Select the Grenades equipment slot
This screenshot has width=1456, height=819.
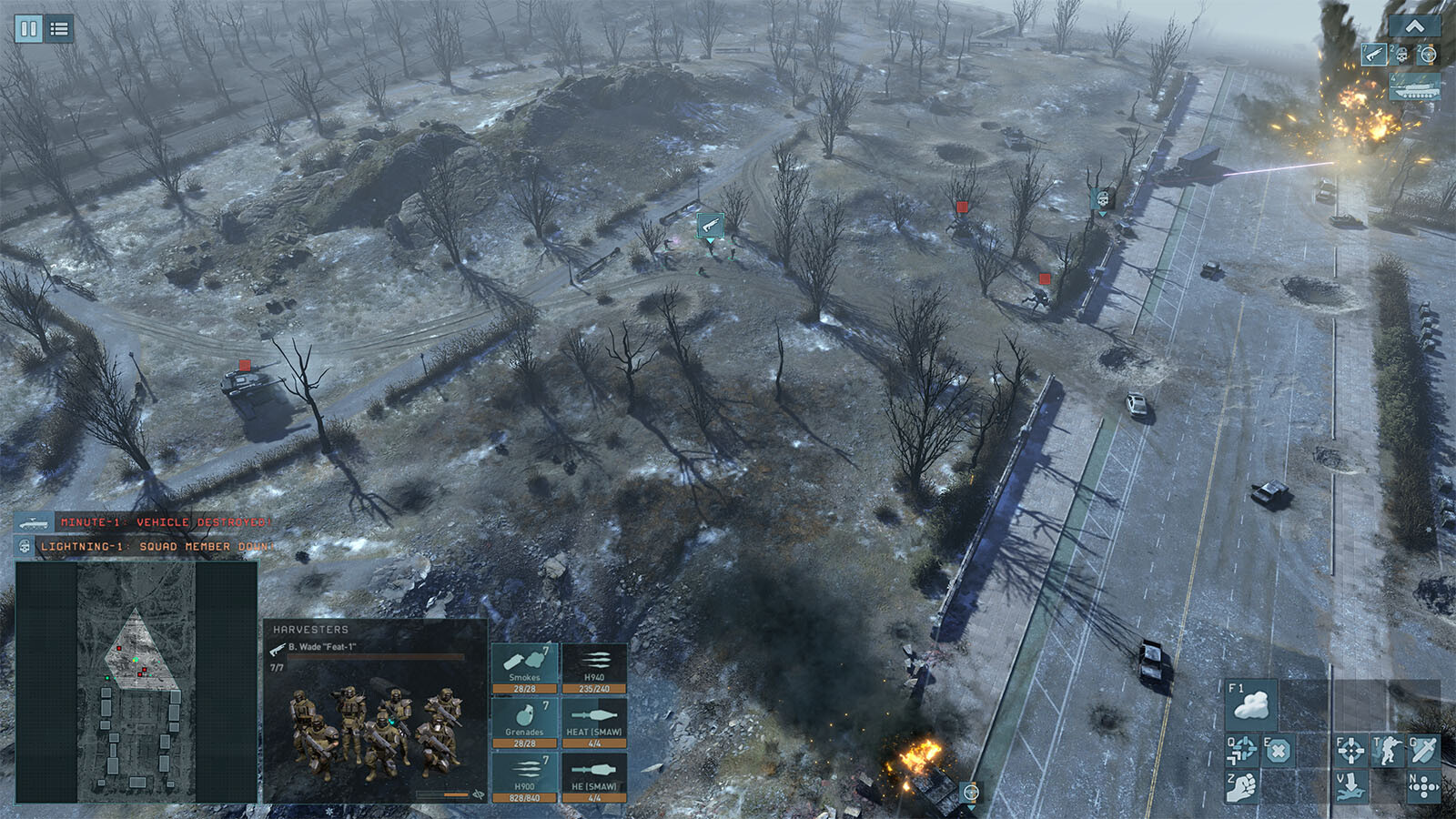(525, 722)
